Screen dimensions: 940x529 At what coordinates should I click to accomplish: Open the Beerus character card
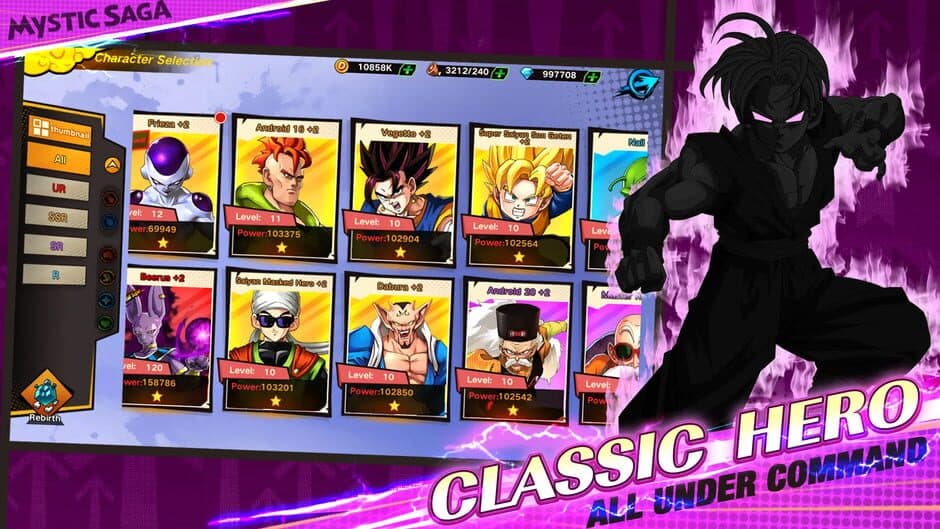click(x=168, y=337)
